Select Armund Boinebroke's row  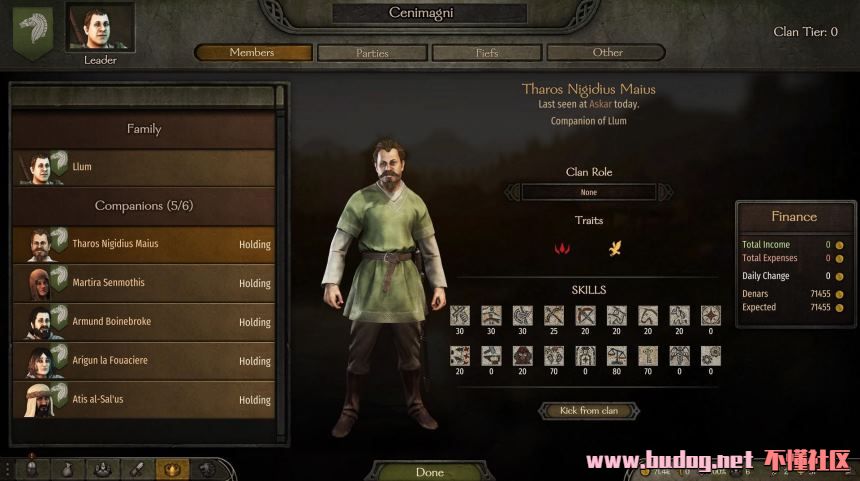[145, 322]
